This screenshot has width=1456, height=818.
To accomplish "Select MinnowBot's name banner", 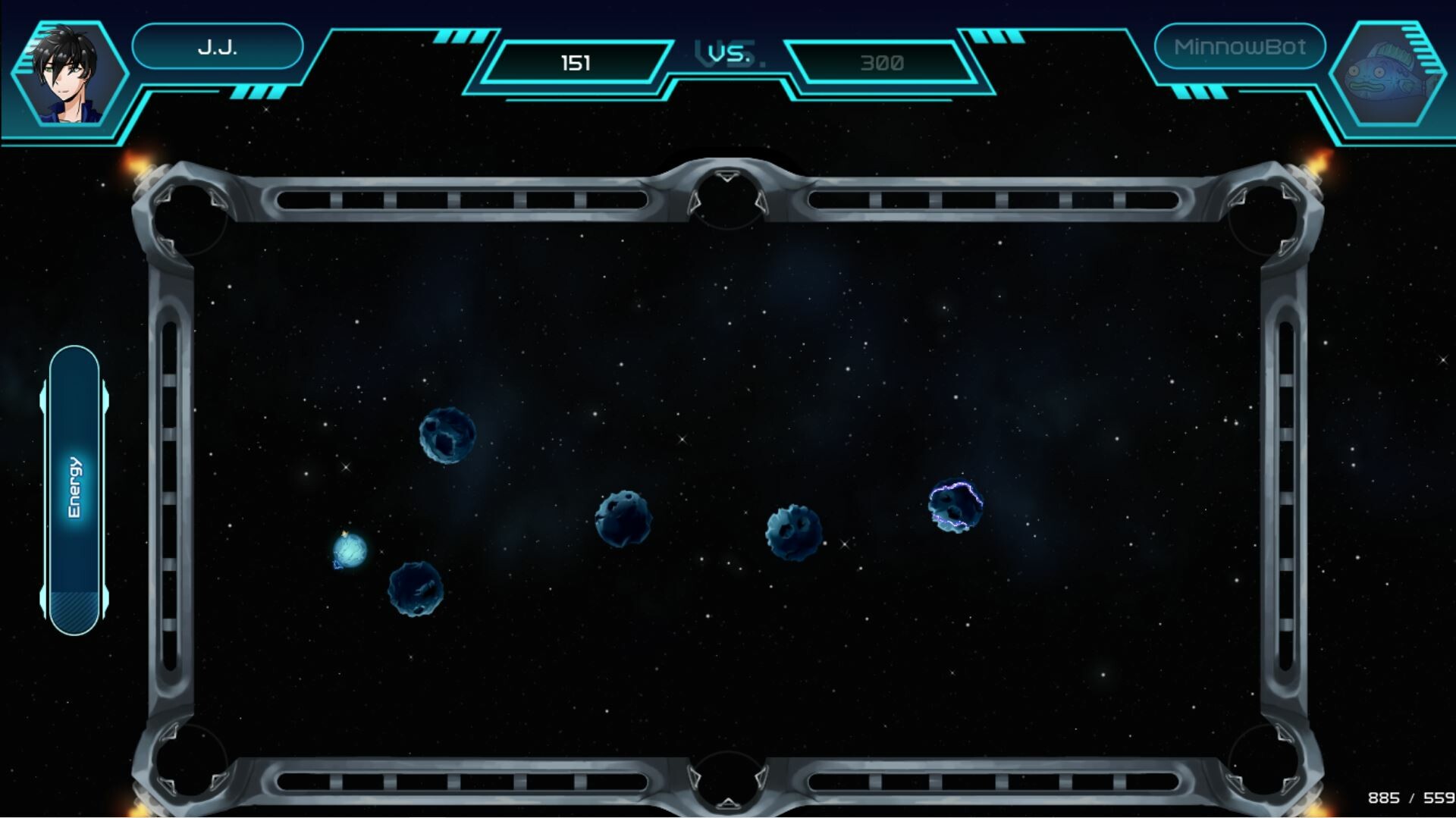I will tap(1240, 46).
